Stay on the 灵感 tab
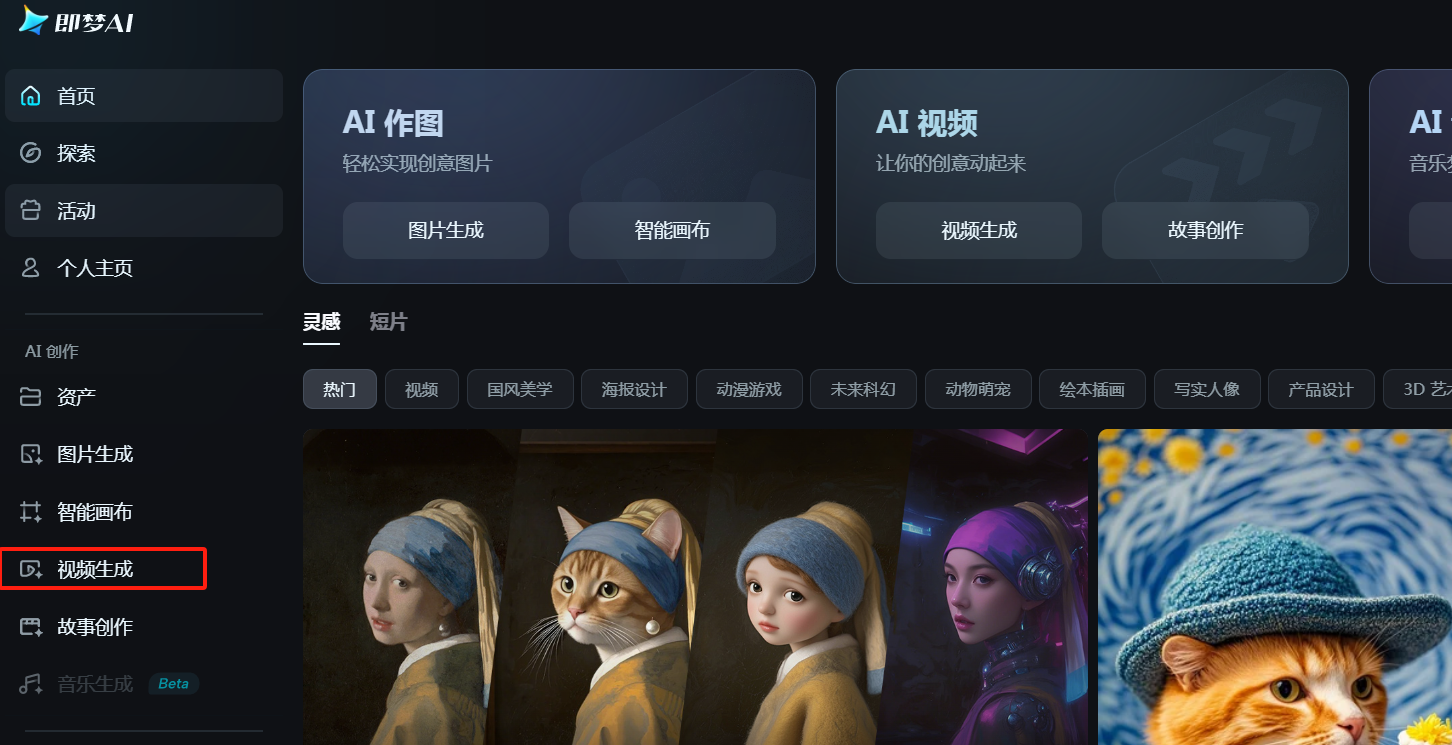Viewport: 1452px width, 745px height. point(321,322)
